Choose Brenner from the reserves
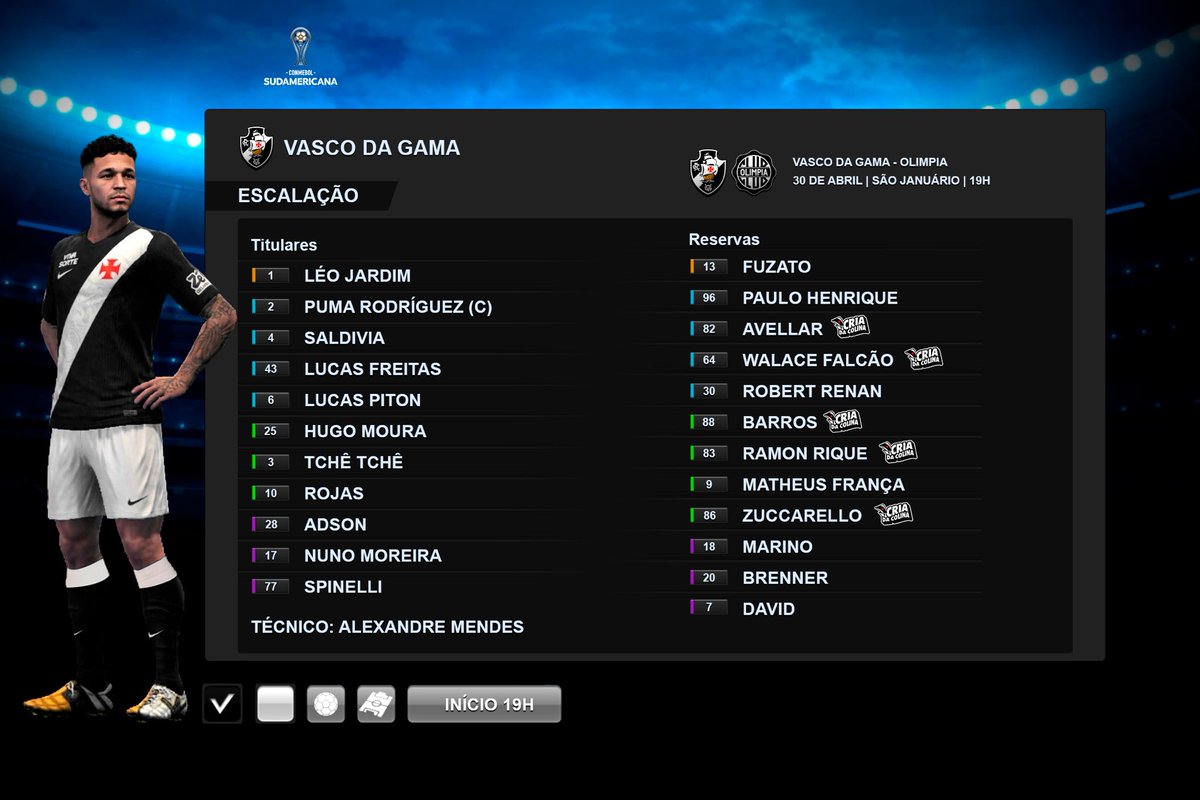The height and width of the screenshot is (800, 1200). (x=785, y=578)
